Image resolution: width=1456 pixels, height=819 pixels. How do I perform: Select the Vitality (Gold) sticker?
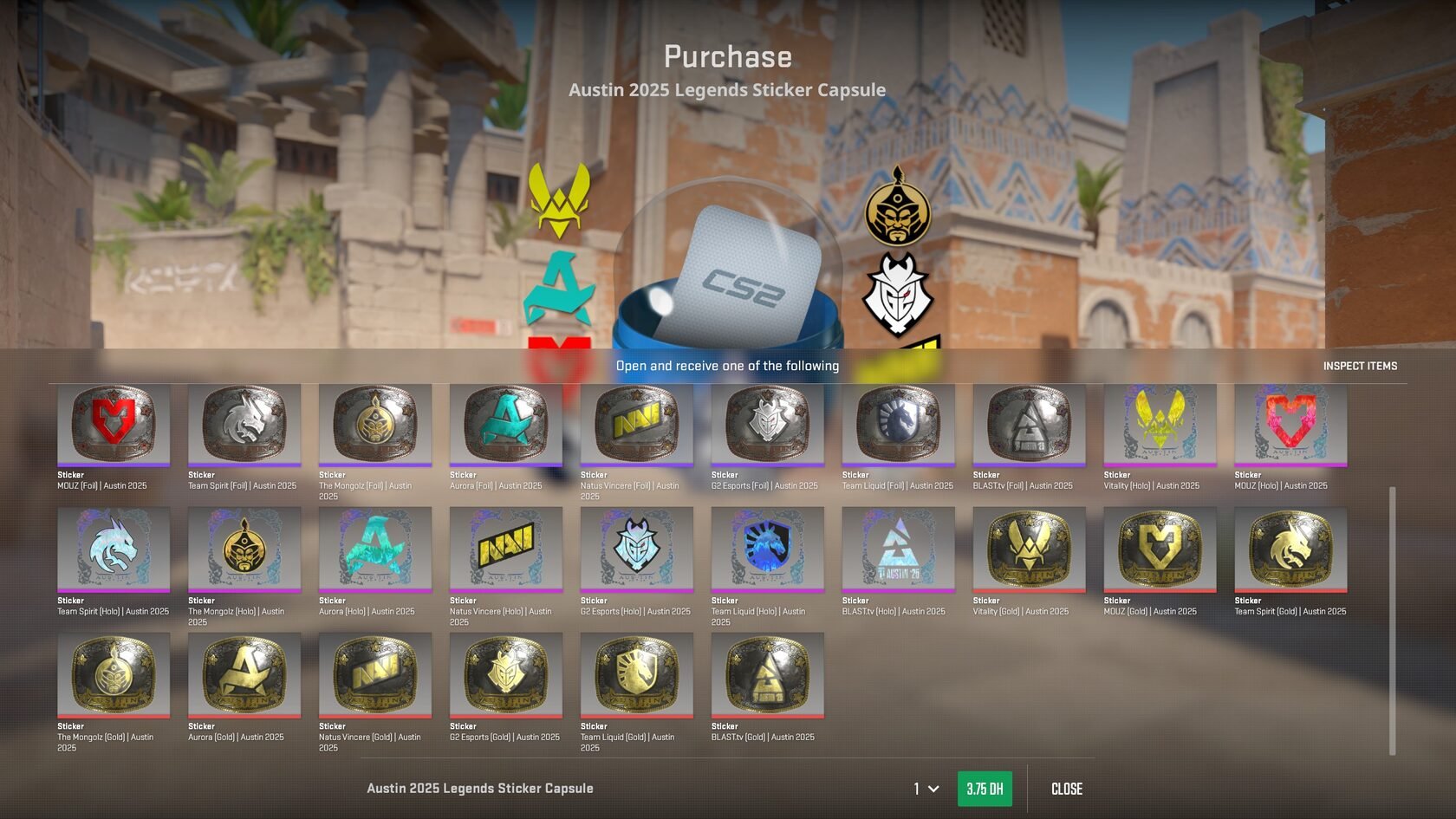(1030, 549)
